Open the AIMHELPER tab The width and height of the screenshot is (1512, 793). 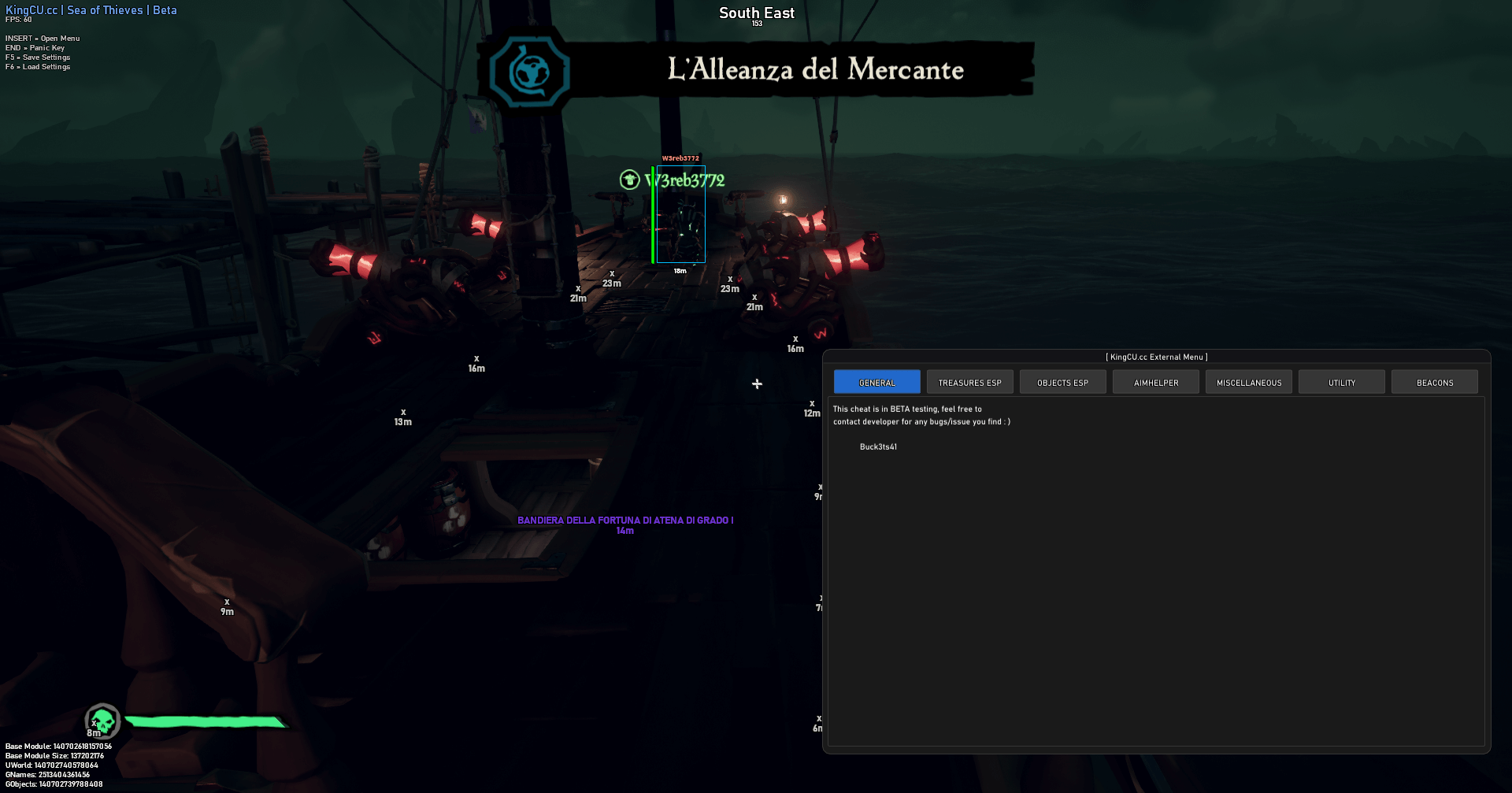point(1155,381)
